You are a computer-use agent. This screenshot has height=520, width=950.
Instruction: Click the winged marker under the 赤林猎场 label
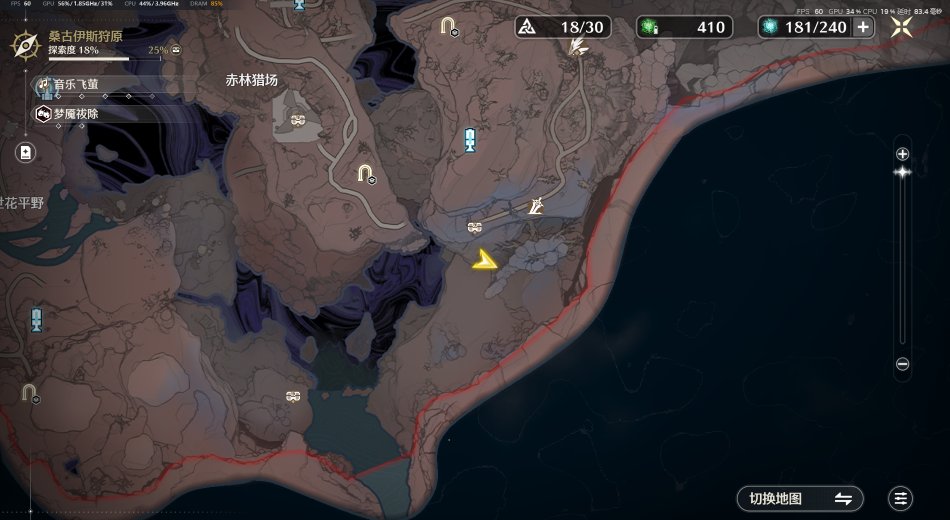coord(298,120)
